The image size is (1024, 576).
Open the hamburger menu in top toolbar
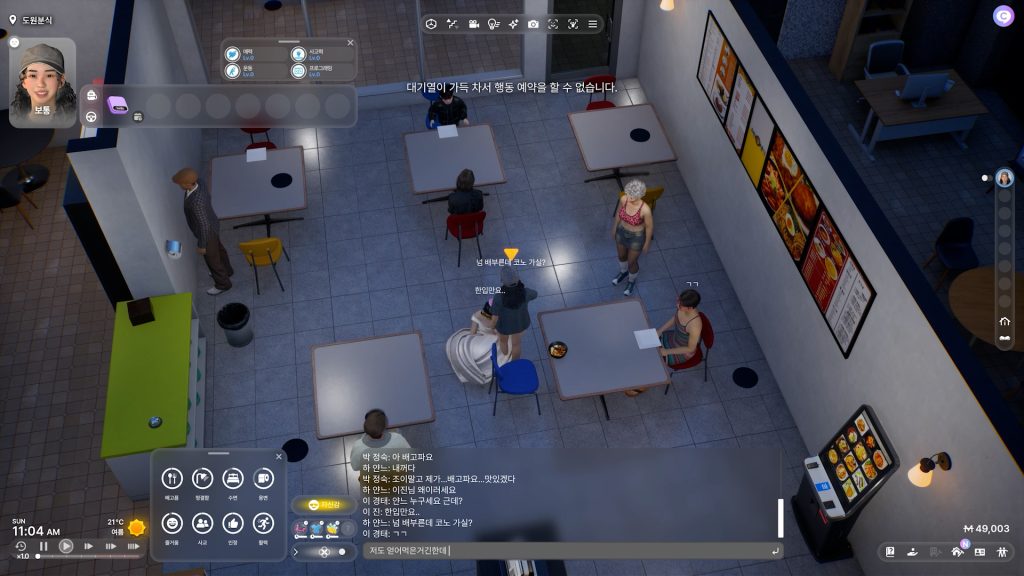[x=592, y=23]
